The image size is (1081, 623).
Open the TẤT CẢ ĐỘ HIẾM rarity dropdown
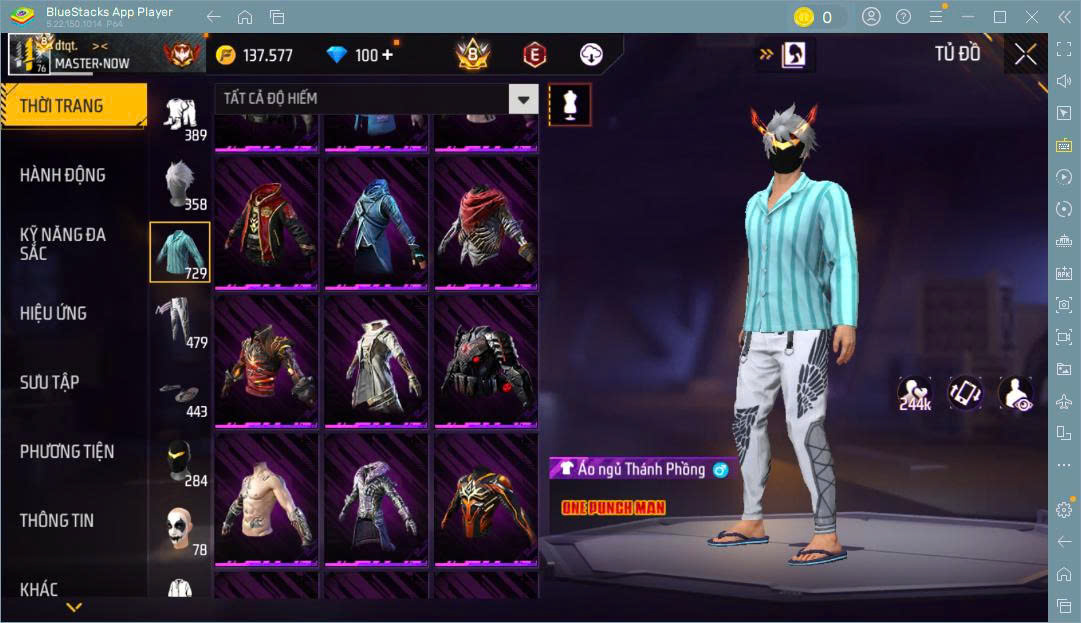(376, 98)
